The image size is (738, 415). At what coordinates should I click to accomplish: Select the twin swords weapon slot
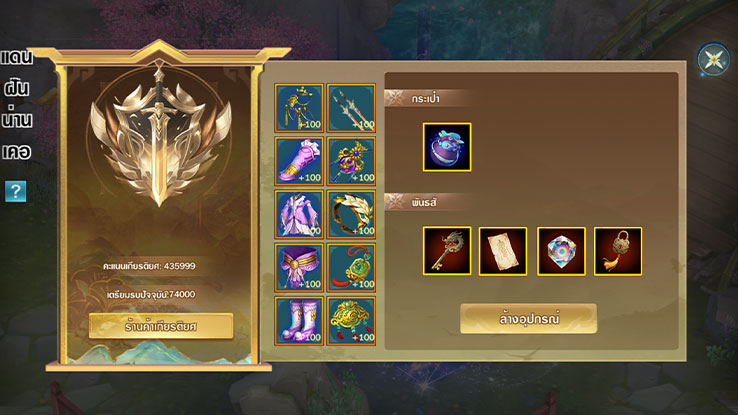tap(352, 107)
